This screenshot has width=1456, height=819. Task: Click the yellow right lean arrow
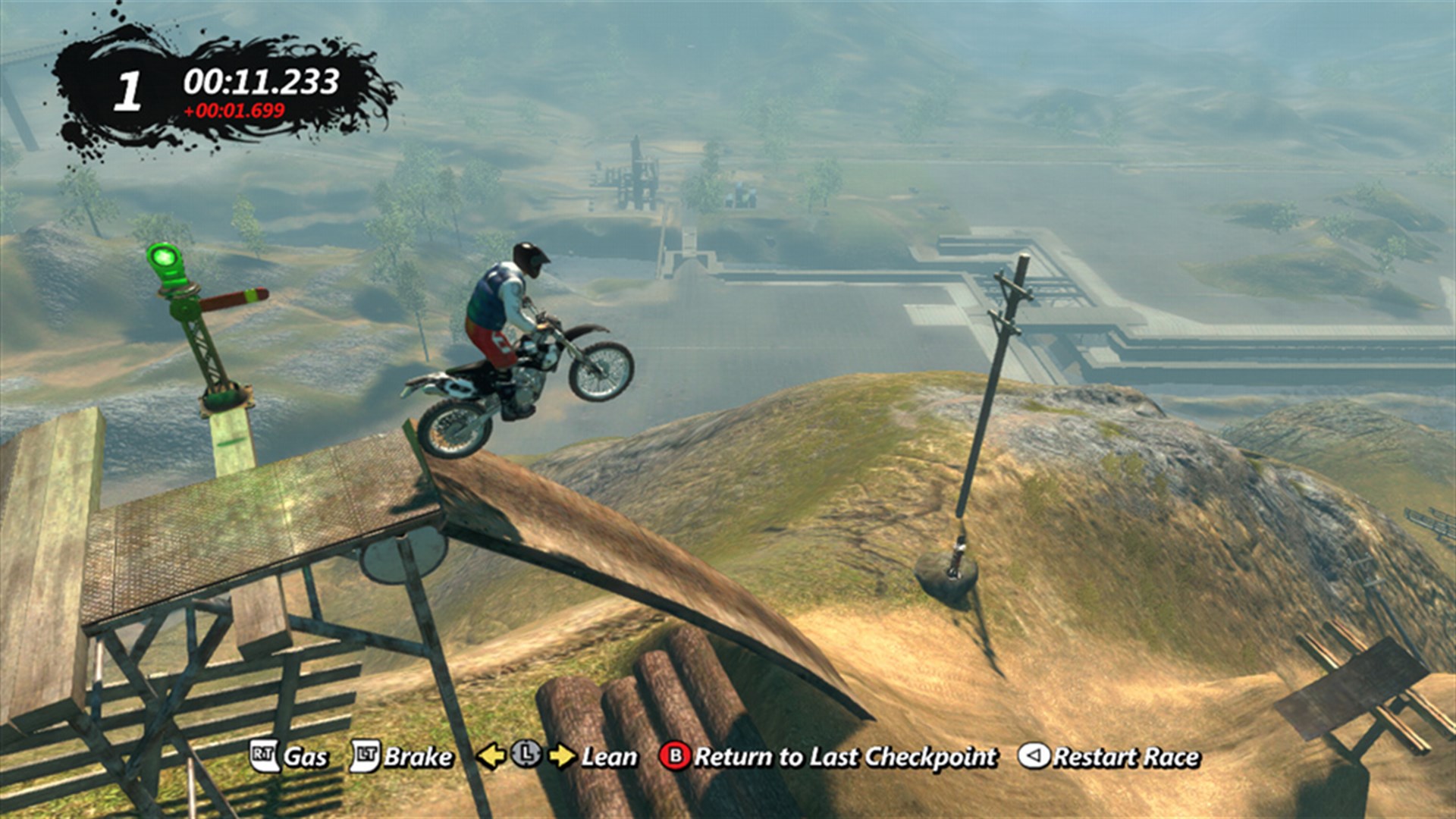click(x=564, y=756)
